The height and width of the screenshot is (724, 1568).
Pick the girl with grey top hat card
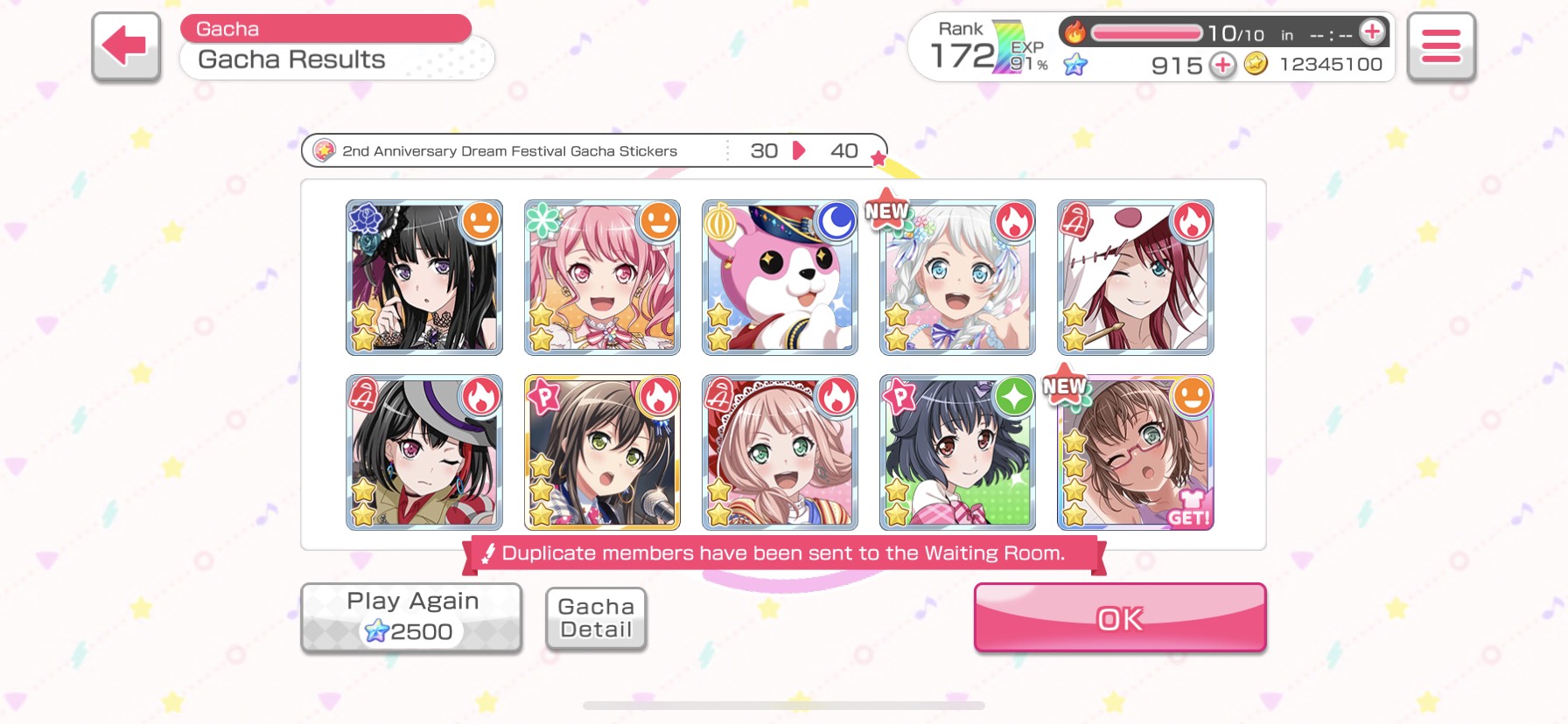424,452
